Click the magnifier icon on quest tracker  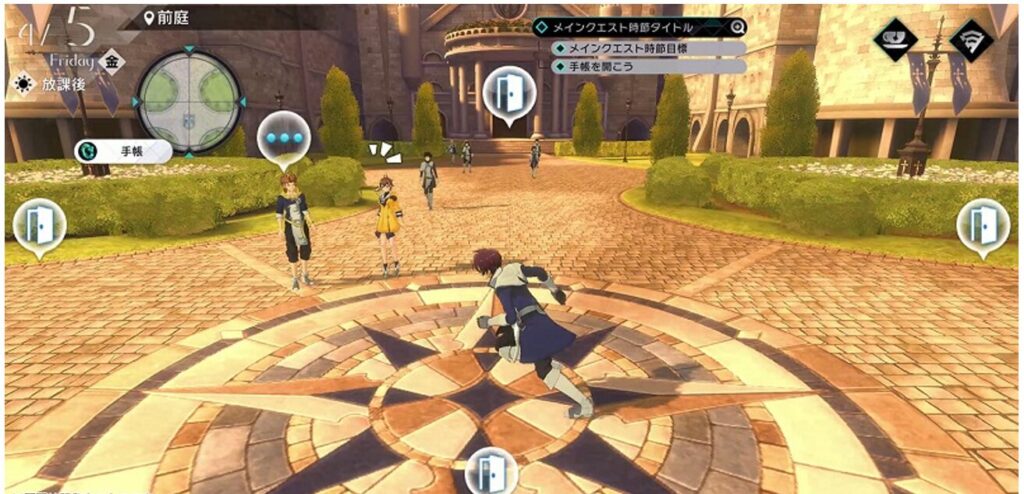coord(738,27)
